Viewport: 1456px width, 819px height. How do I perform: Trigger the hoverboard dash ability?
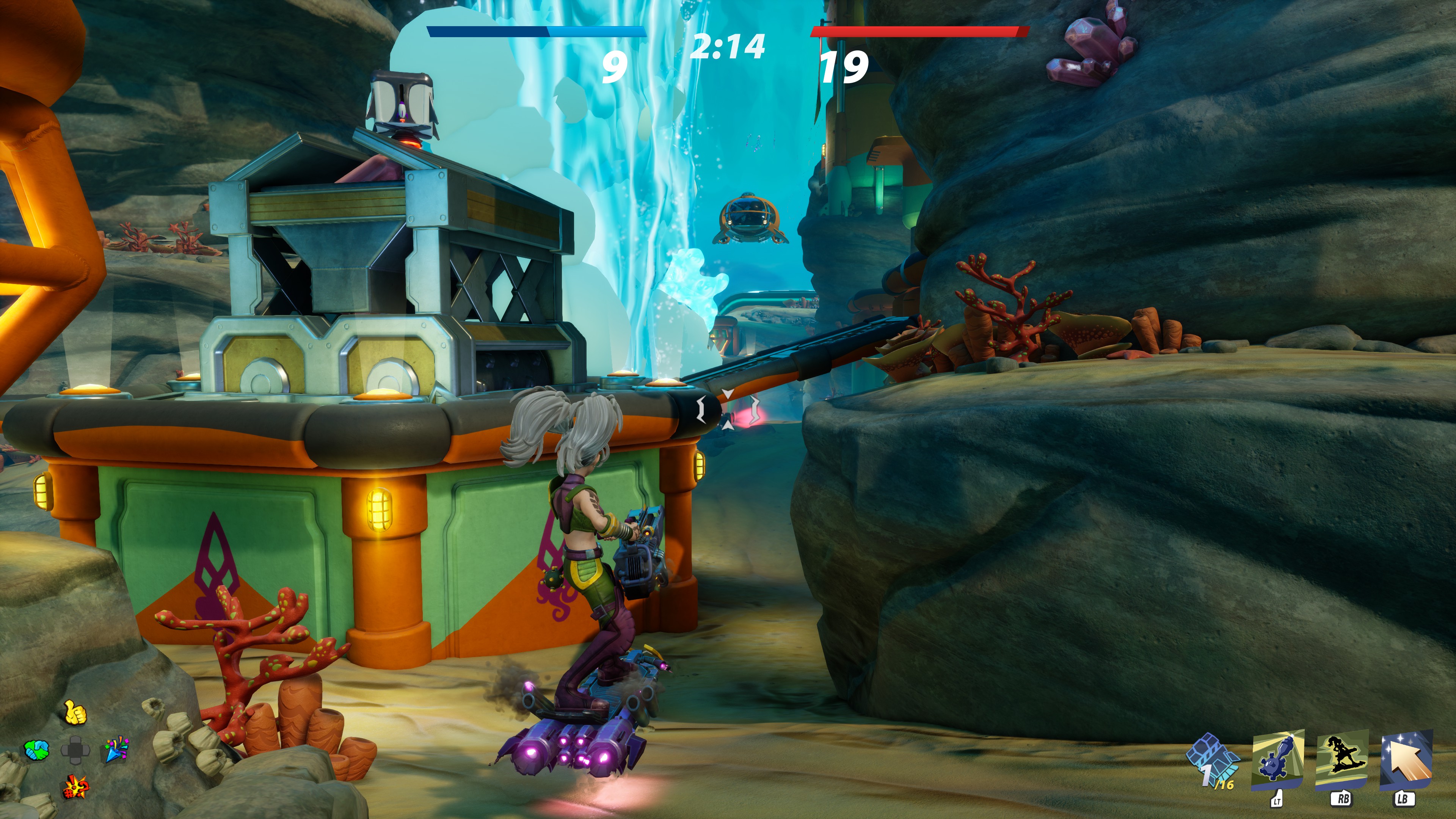[1342, 761]
